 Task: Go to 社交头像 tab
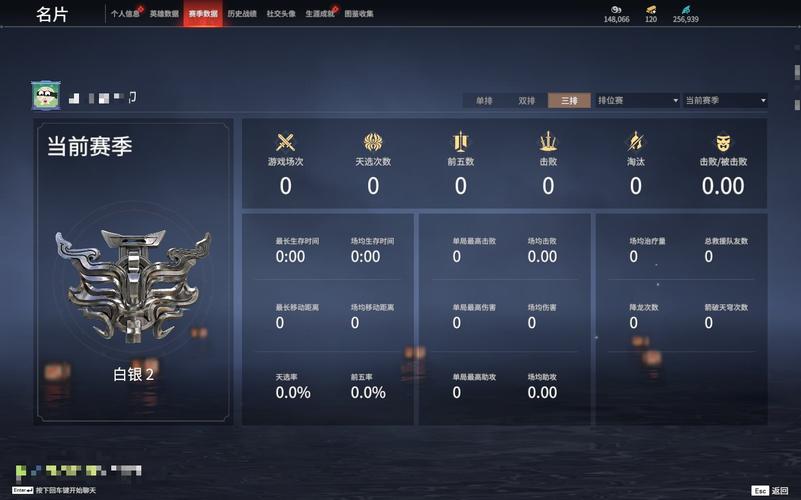point(281,14)
